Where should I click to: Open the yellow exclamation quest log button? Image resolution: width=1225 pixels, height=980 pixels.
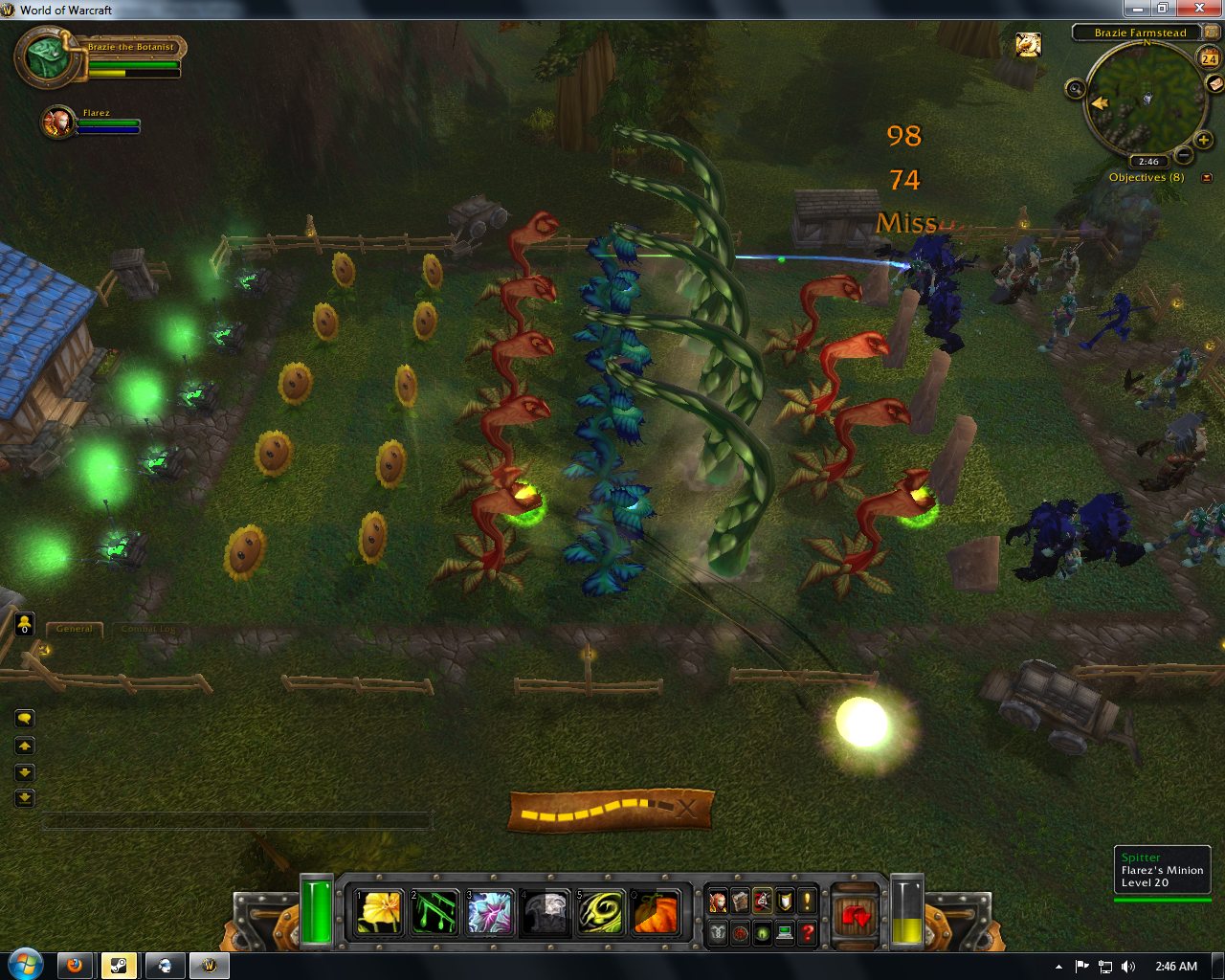point(808,901)
